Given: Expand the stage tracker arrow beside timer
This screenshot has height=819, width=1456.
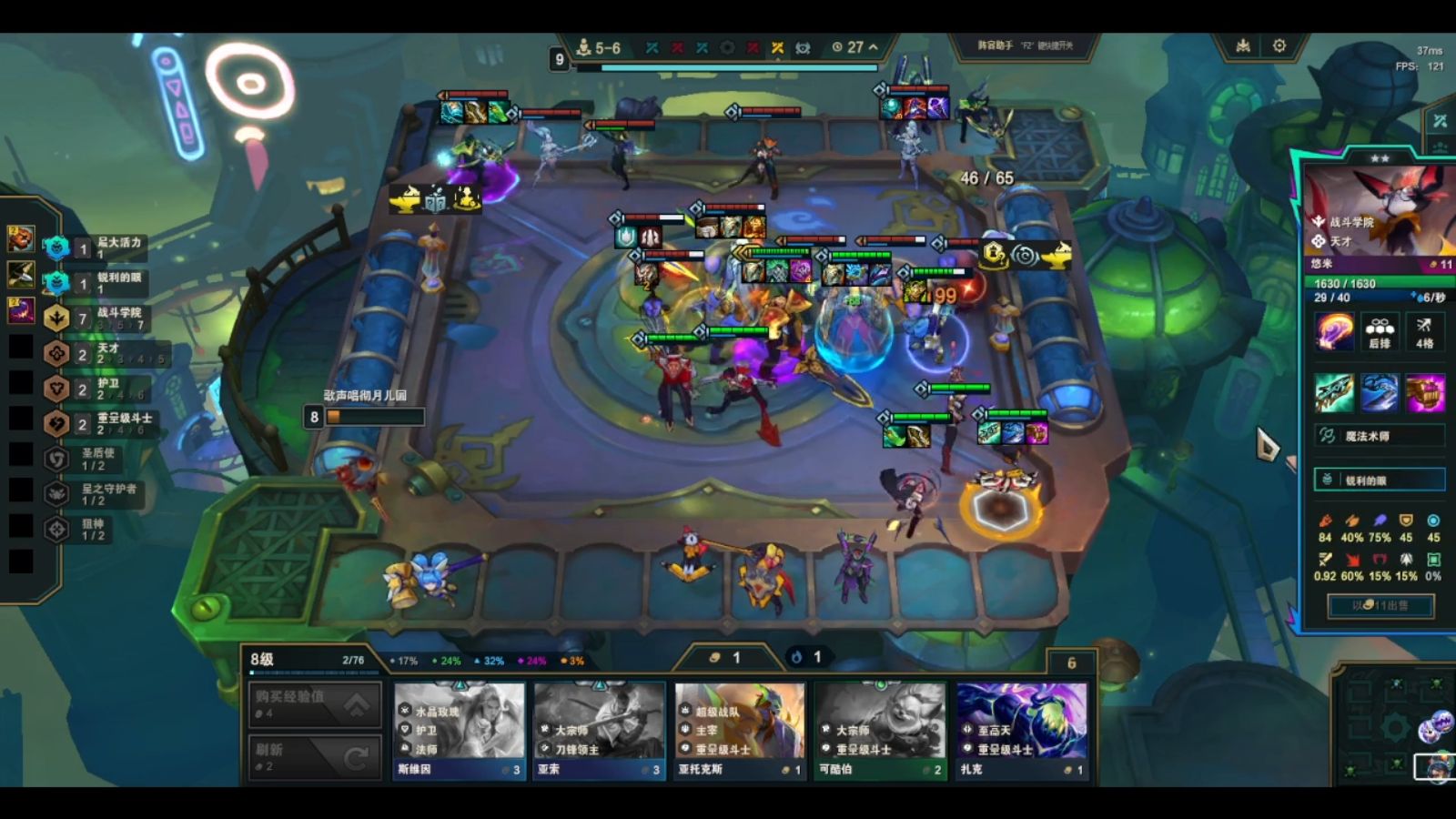Looking at the screenshot, I should coord(874,47).
